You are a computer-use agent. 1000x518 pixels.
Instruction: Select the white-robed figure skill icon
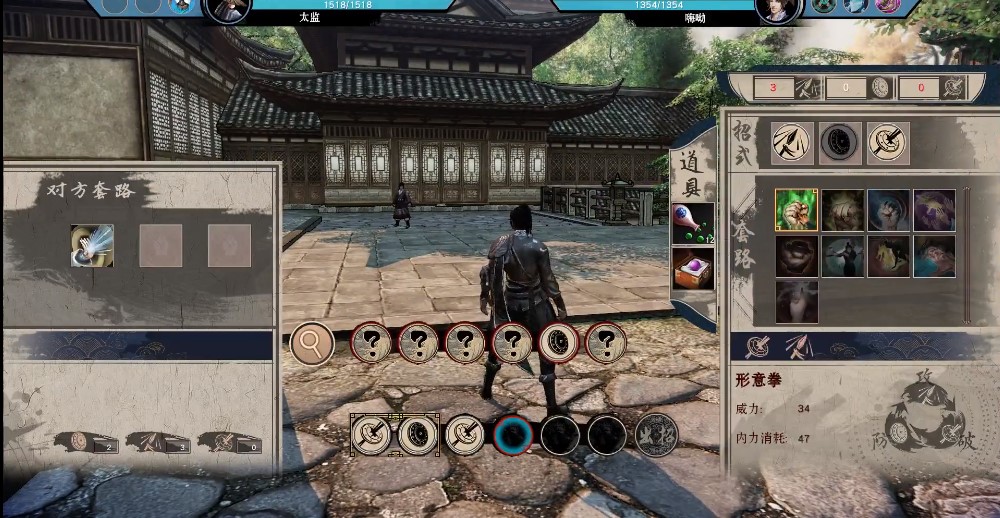point(796,301)
